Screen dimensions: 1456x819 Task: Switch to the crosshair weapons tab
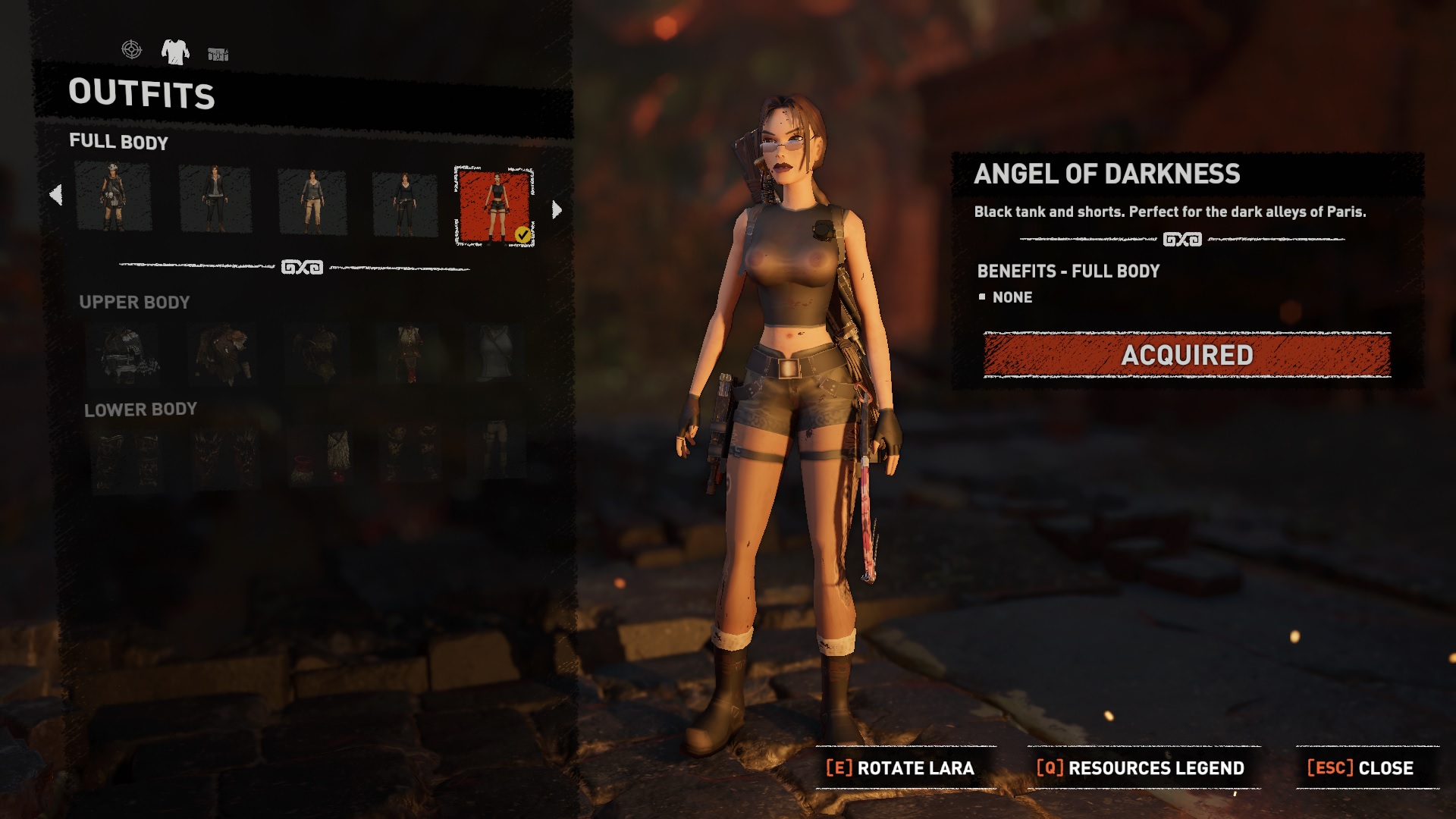pyautogui.click(x=131, y=50)
